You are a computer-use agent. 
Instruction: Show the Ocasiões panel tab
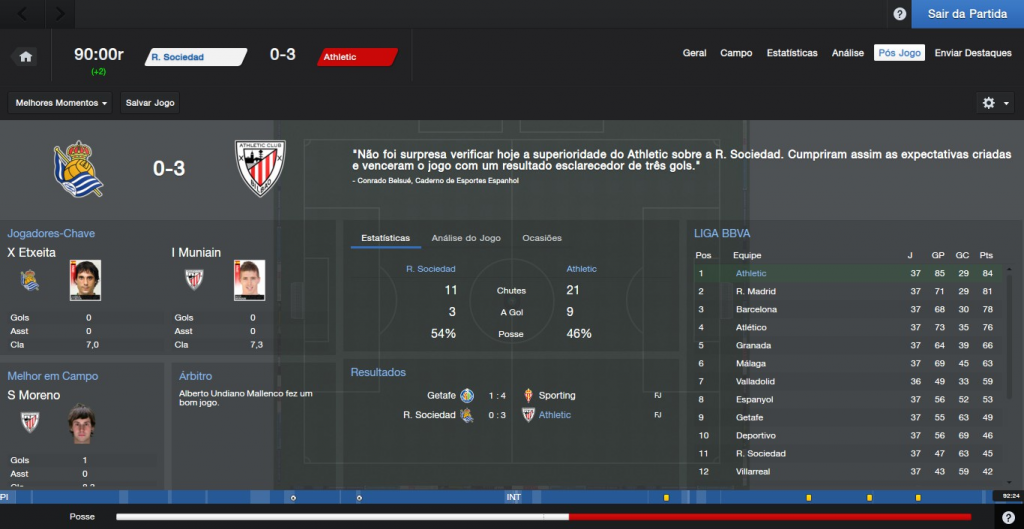click(542, 238)
